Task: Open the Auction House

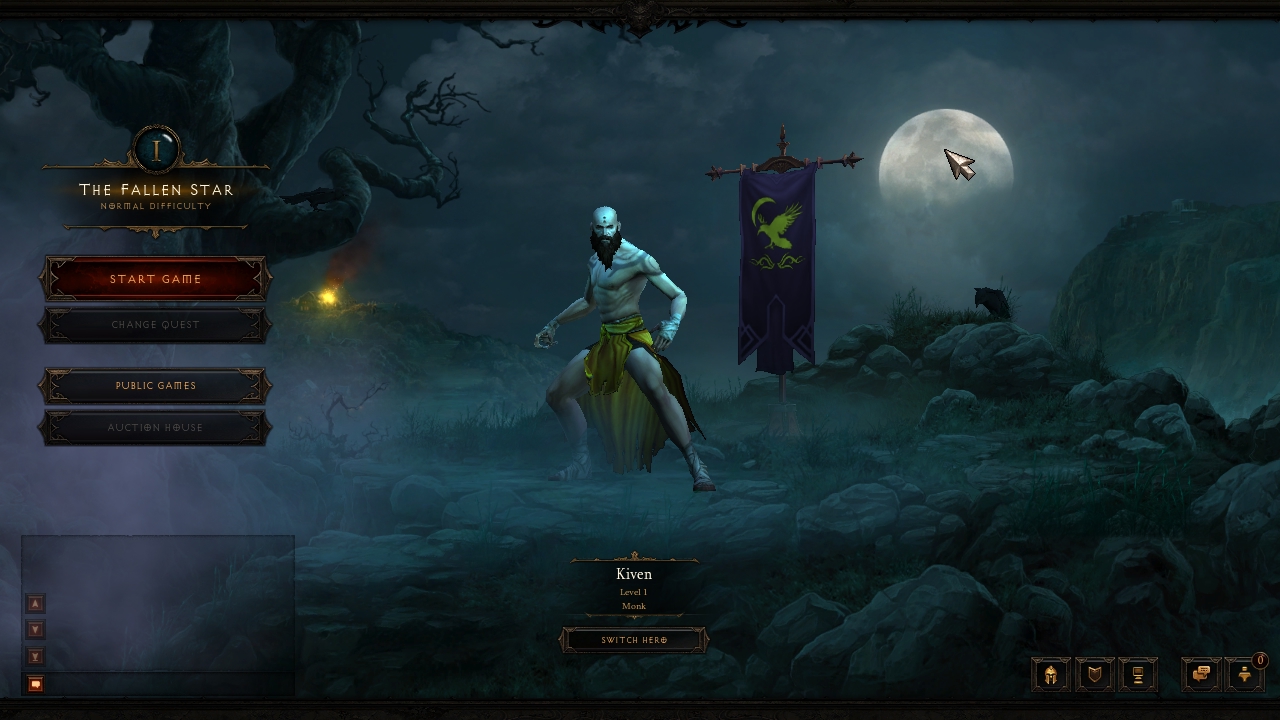Action: [156, 428]
